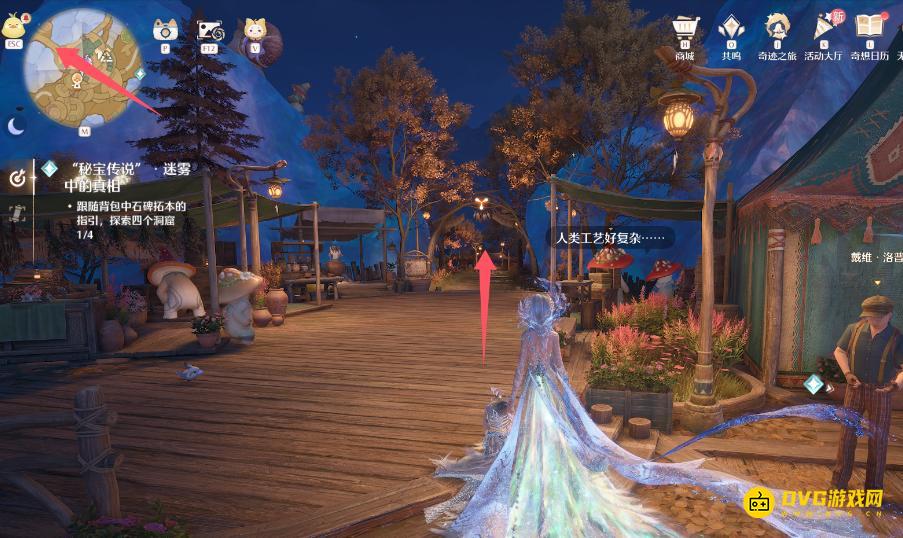Click the F12 picture album icon
The width and height of the screenshot is (903, 538).
point(210,31)
